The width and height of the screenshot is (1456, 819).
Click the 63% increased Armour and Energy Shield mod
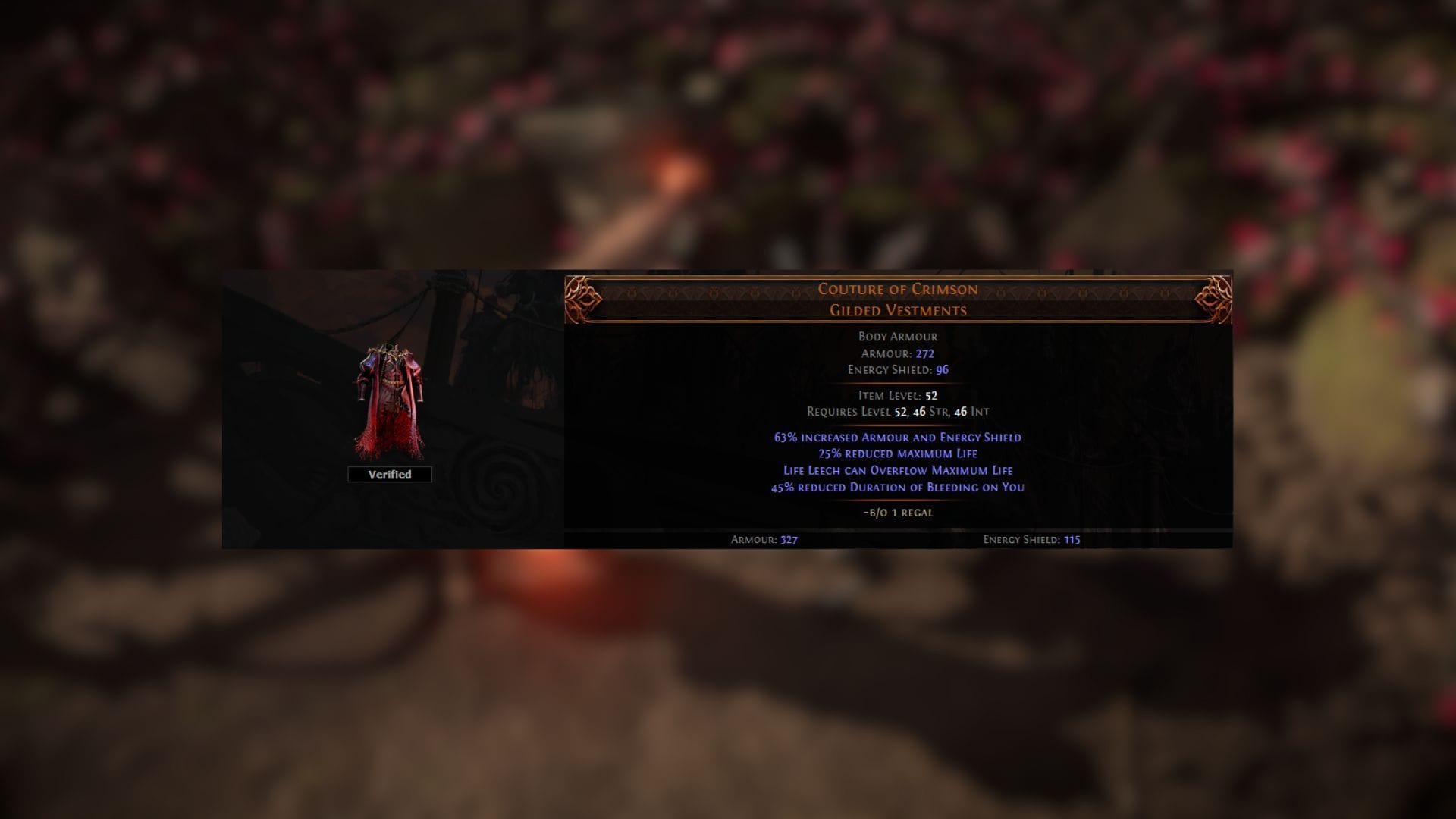tap(896, 437)
